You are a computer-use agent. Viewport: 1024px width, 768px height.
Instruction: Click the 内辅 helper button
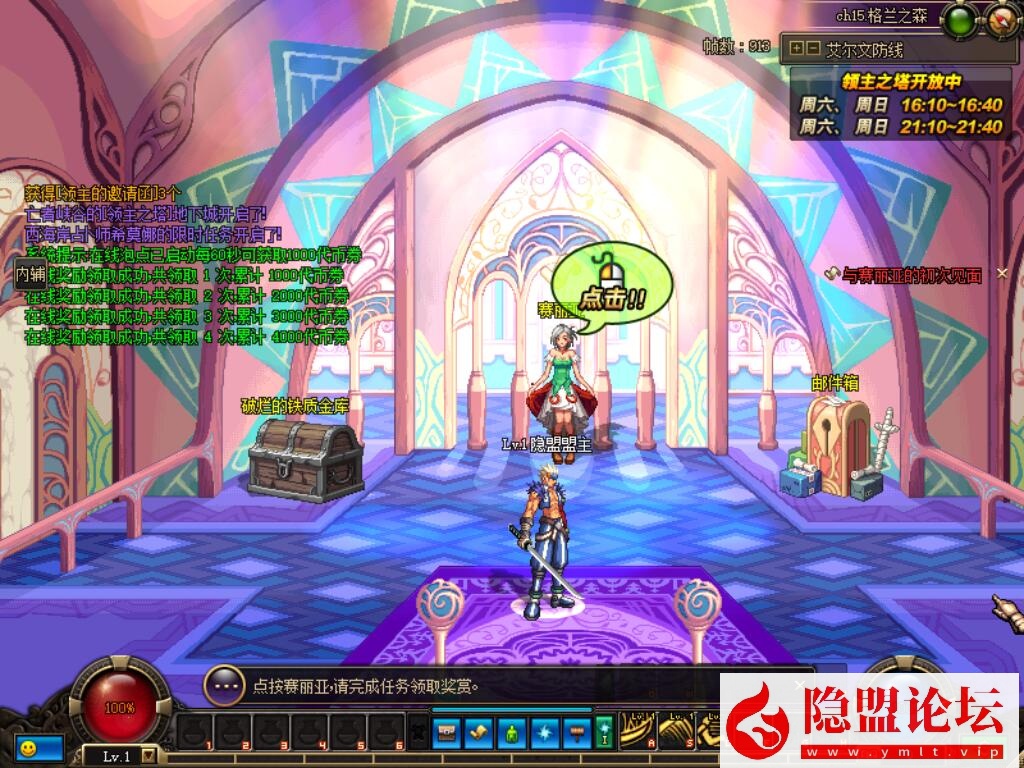(x=30, y=273)
